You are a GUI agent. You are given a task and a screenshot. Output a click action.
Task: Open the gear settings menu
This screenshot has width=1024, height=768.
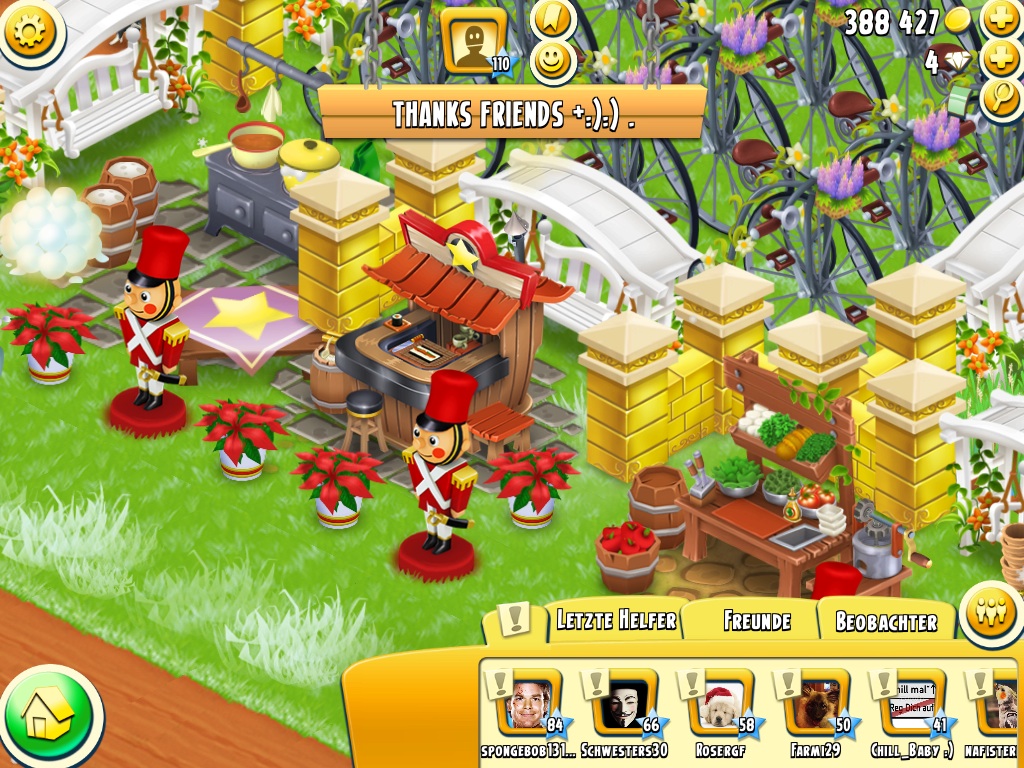(x=32, y=31)
